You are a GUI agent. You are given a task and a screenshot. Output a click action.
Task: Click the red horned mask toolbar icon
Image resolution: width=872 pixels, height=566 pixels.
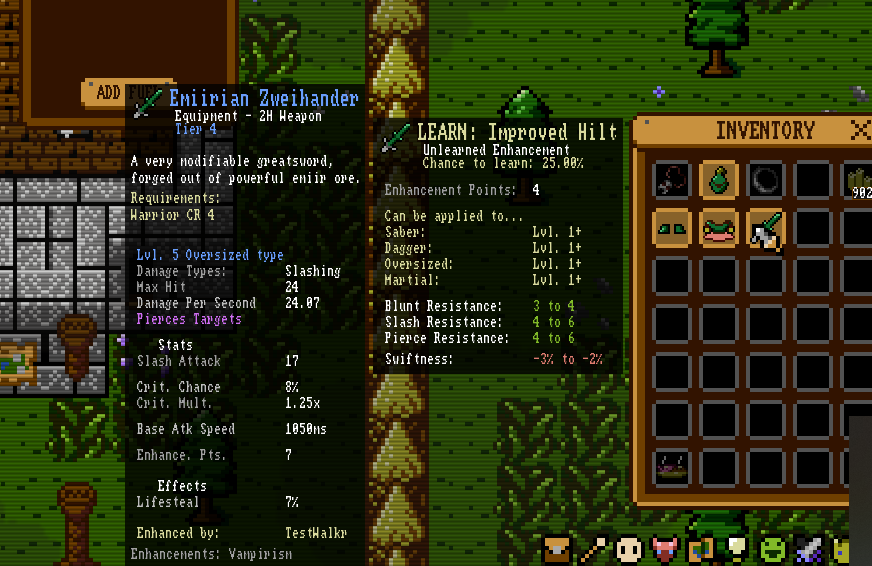pos(663,549)
